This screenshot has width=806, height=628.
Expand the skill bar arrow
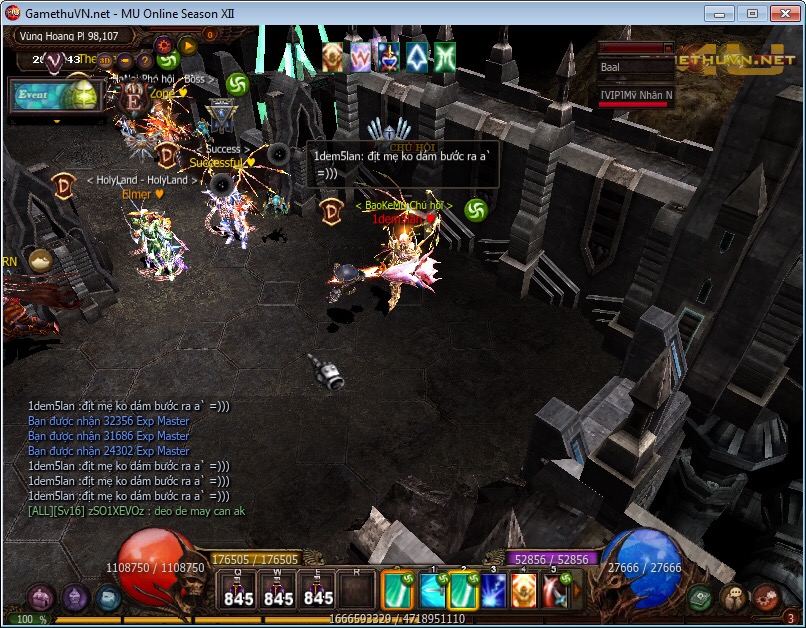pyautogui.click(x=577, y=590)
